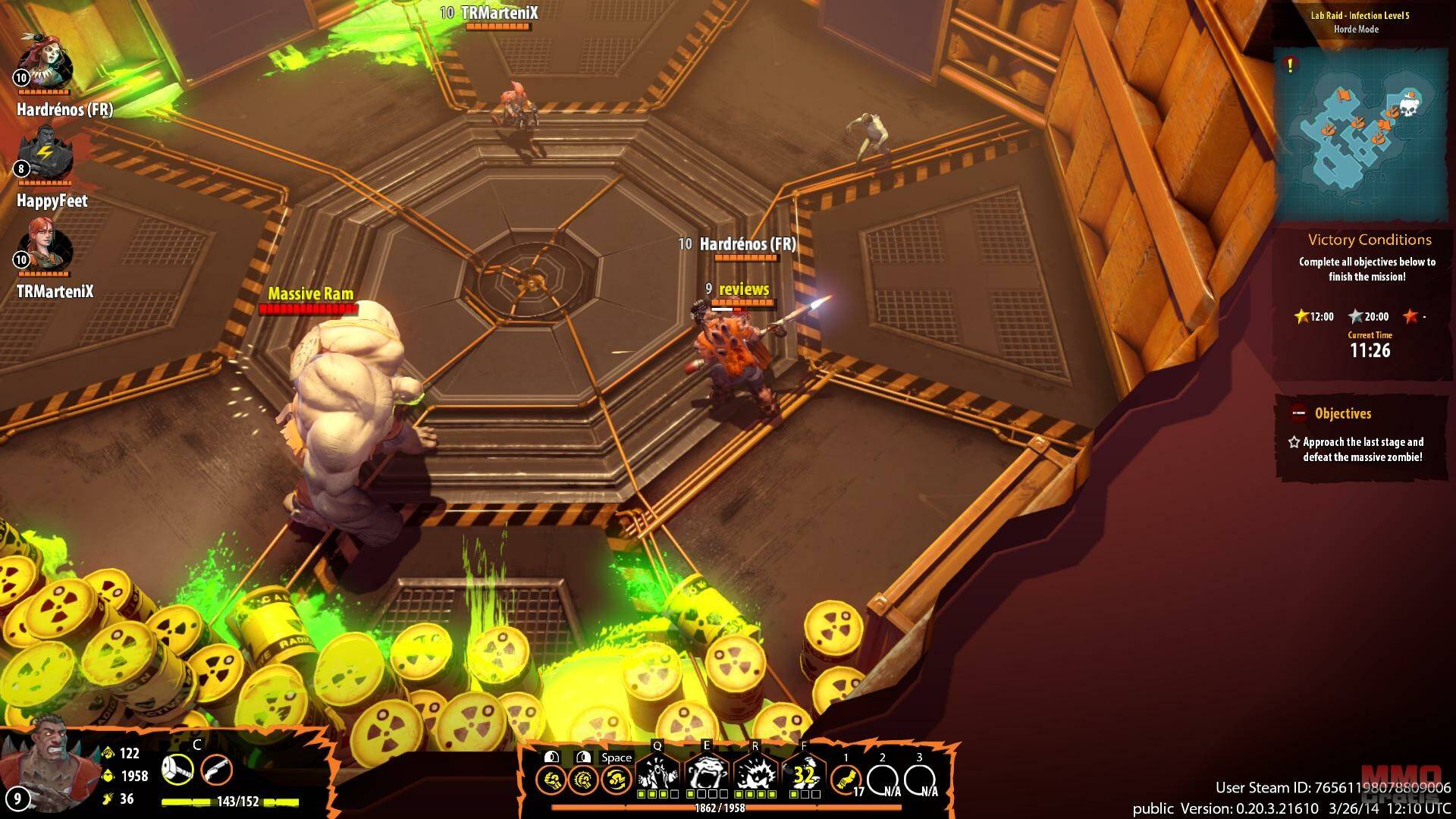Screen dimensions: 1456x819
Task: Activate the dodge roll ability
Action: [617, 779]
